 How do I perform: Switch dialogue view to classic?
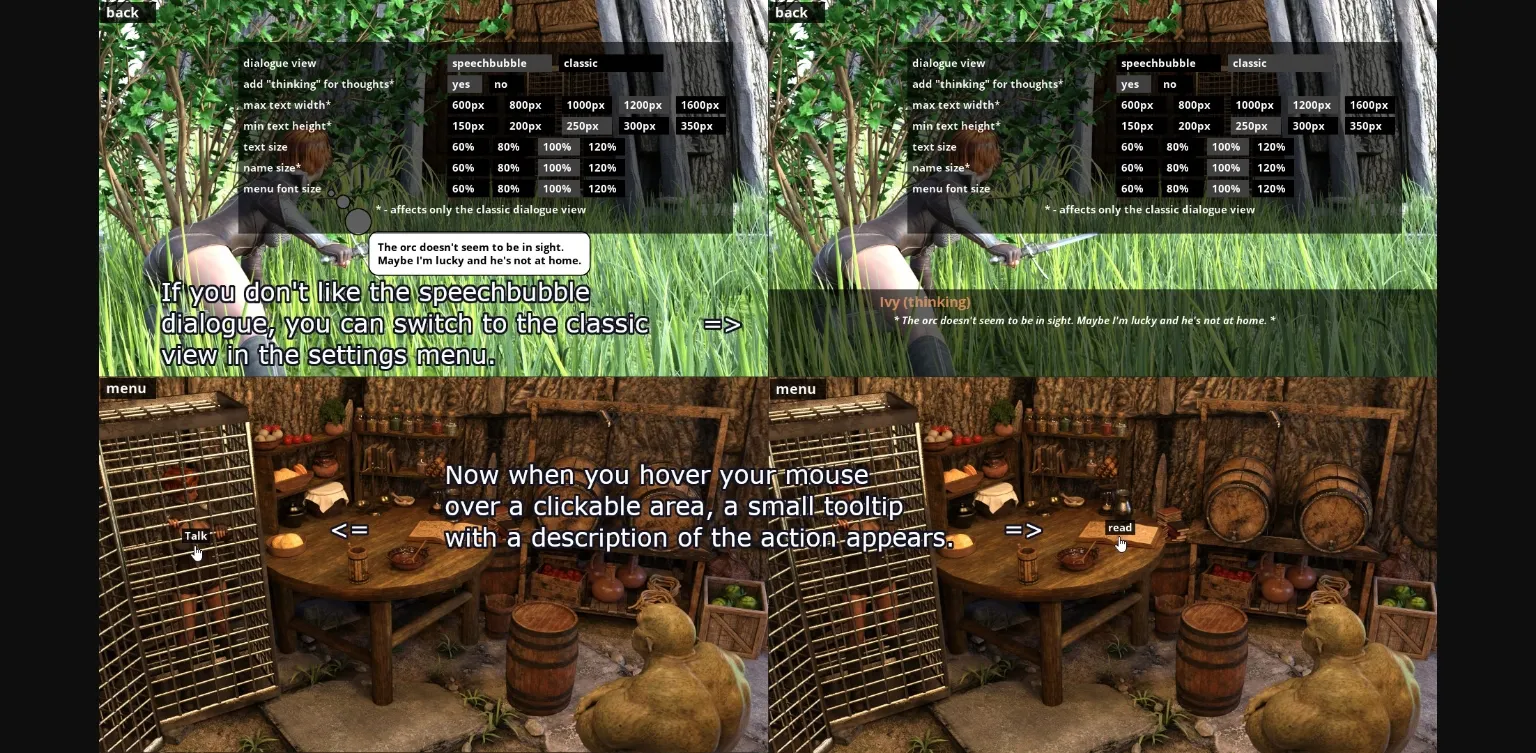580,63
